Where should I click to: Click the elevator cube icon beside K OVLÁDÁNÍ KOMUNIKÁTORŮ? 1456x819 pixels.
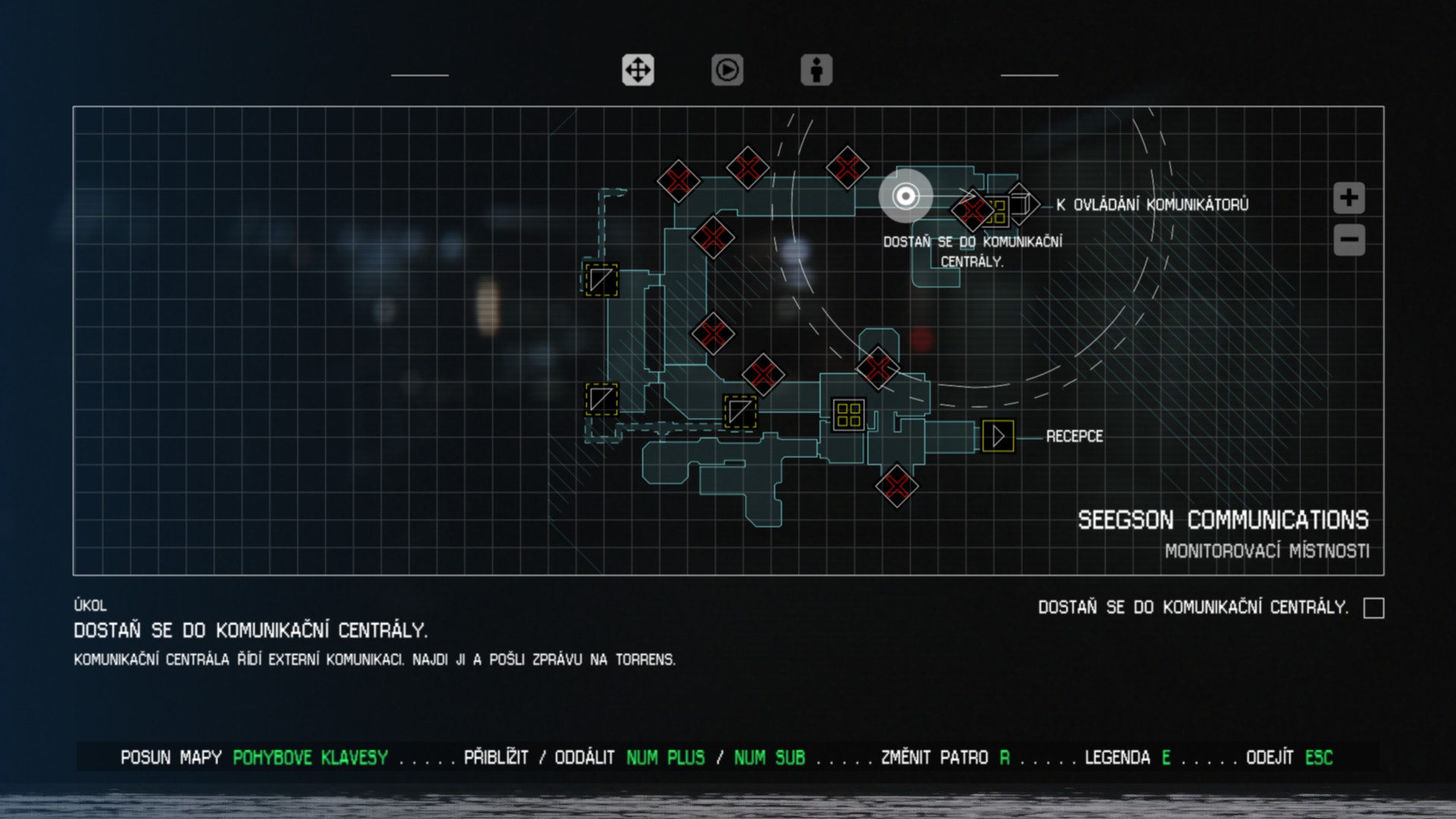pyautogui.click(x=1021, y=202)
